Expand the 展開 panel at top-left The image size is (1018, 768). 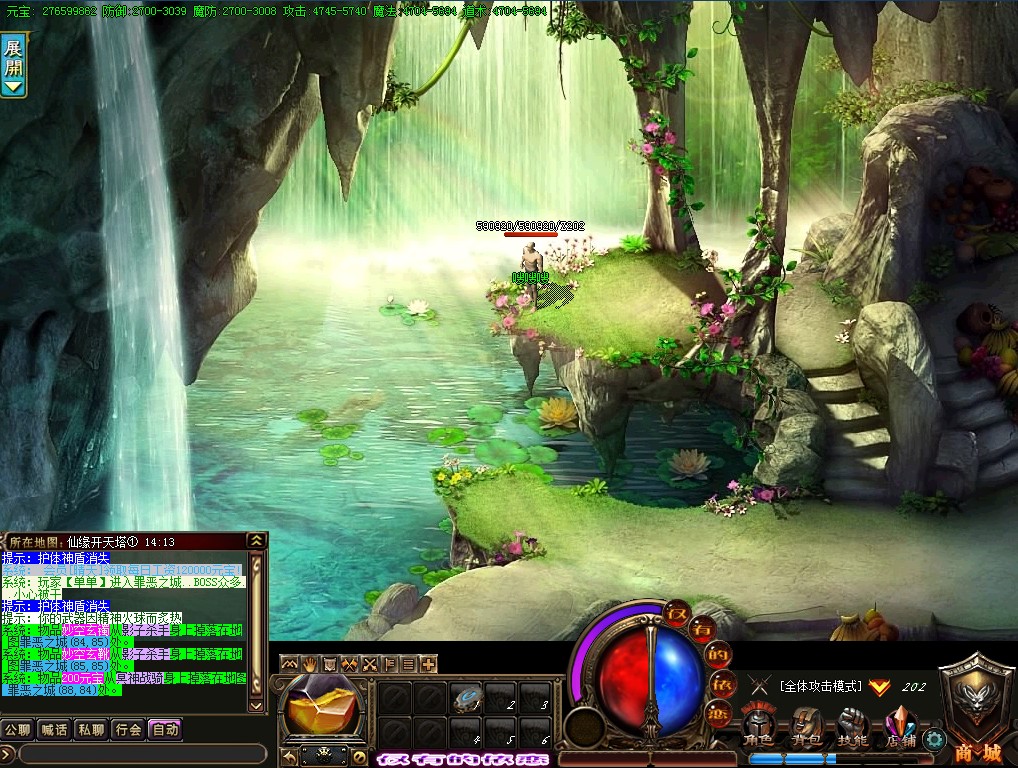14,64
